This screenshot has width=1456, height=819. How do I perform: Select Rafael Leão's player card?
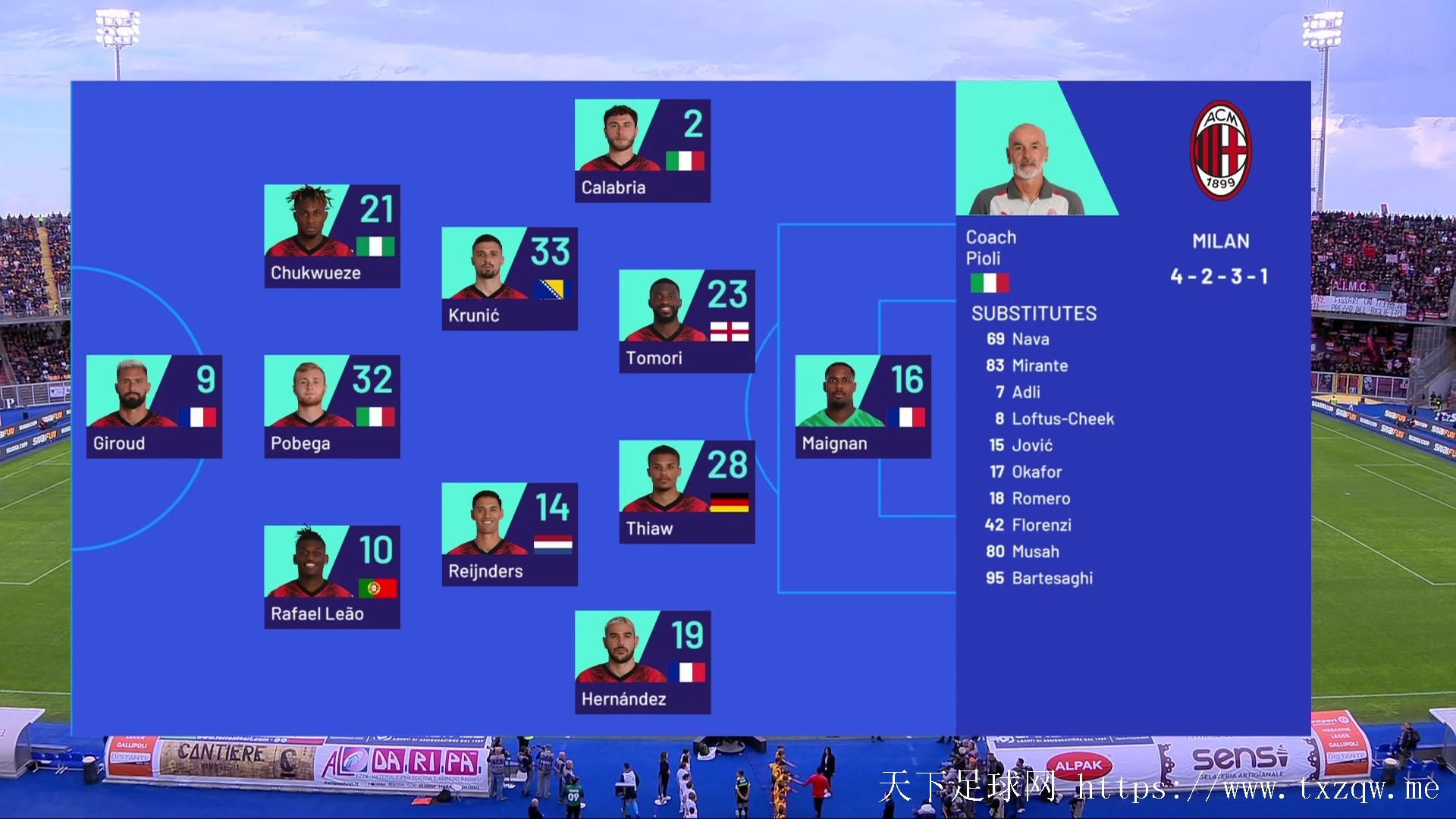pyautogui.click(x=331, y=577)
